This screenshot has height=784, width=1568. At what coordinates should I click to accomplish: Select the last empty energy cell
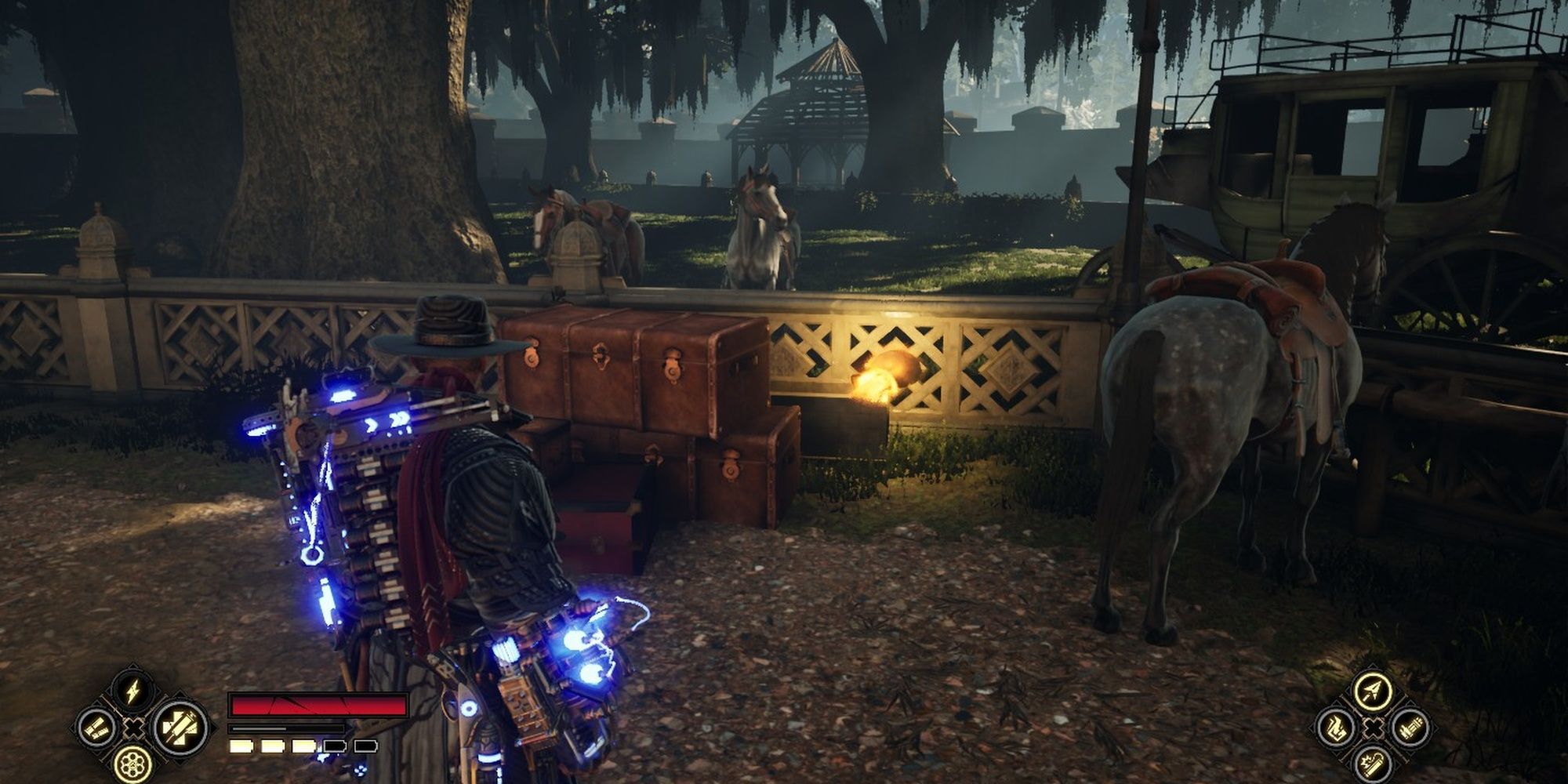pos(365,746)
